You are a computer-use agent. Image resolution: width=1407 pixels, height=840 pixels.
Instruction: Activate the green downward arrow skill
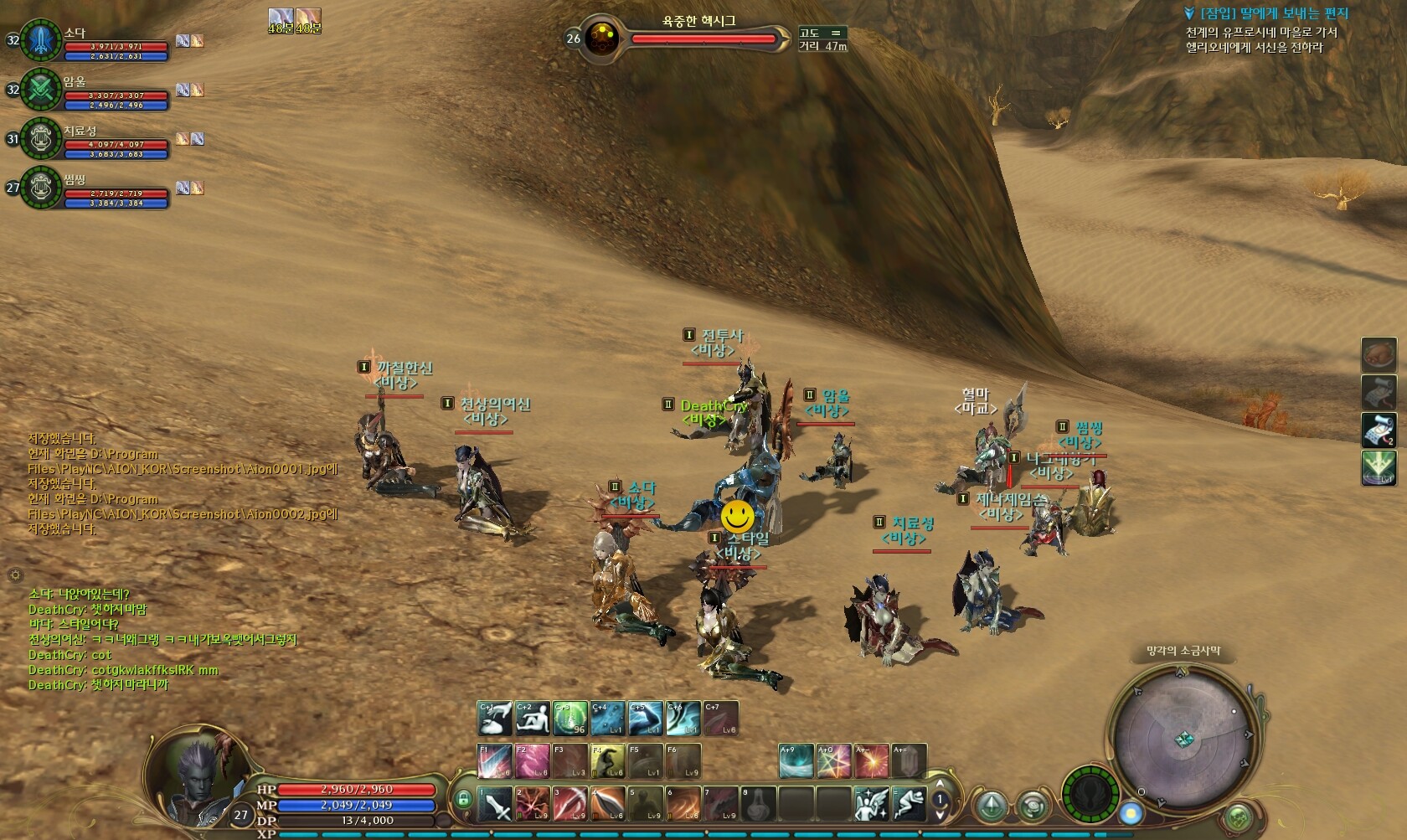[1379, 467]
